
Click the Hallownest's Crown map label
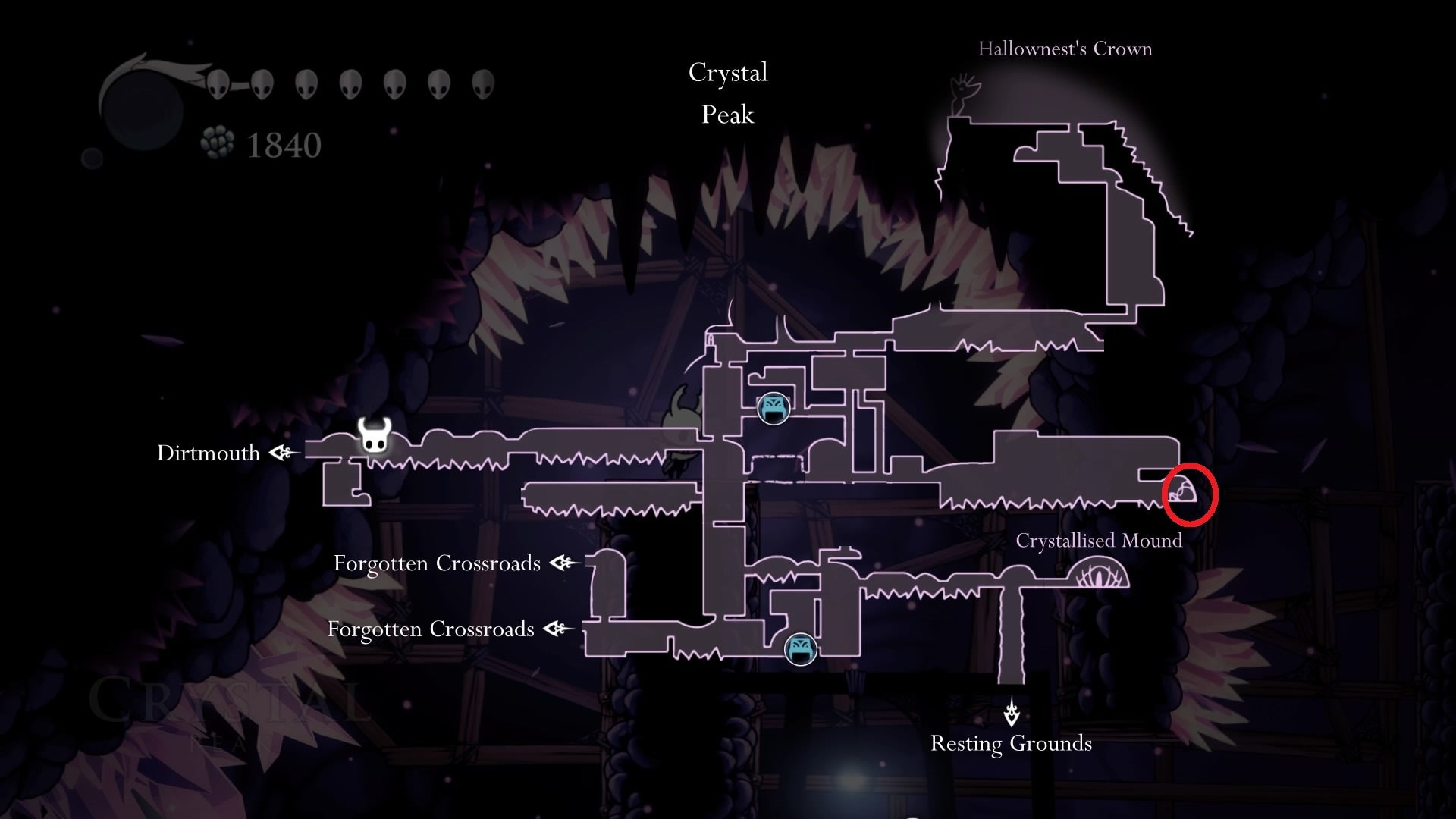pos(1065,49)
